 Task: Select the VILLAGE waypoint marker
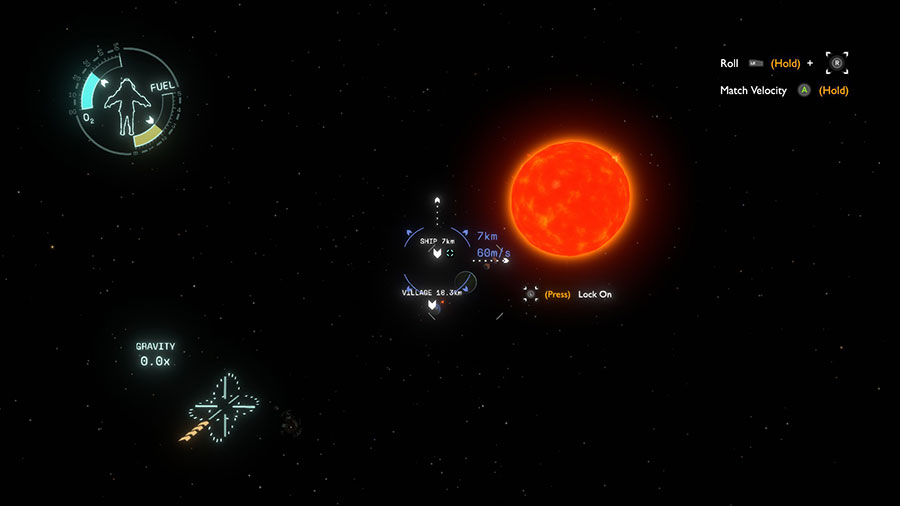coord(432,304)
